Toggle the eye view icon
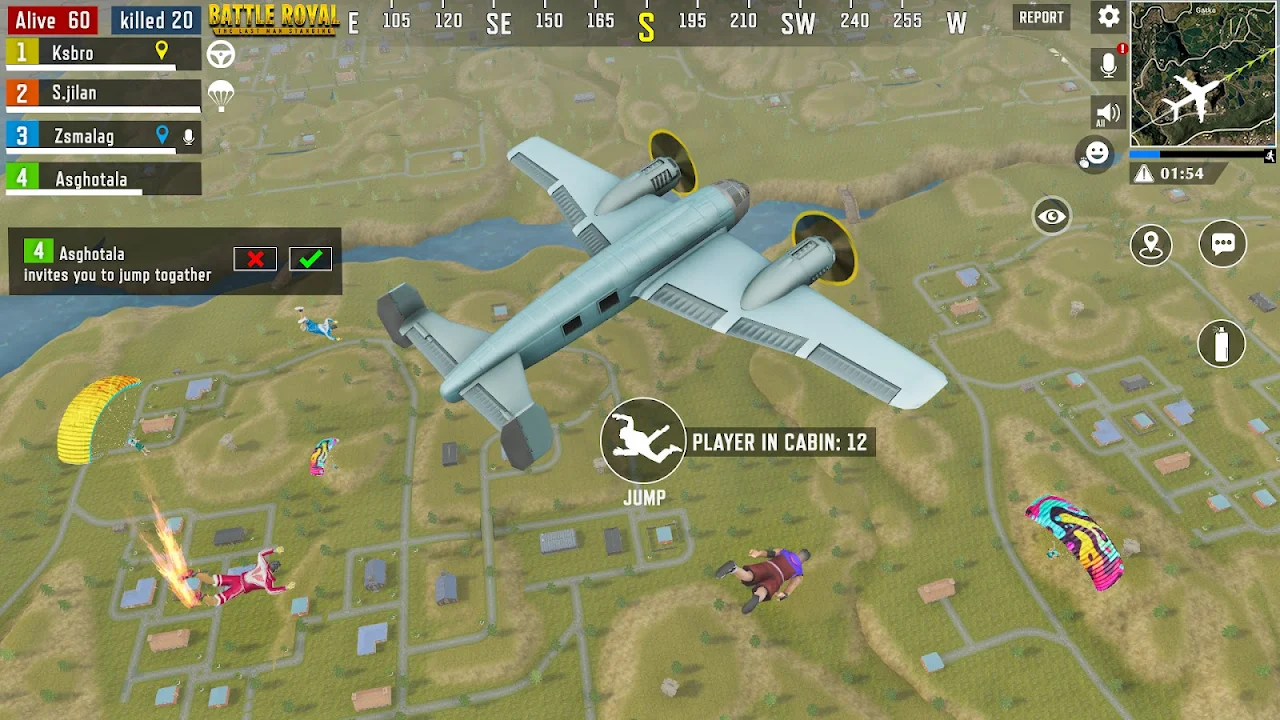The height and width of the screenshot is (720, 1280). pyautogui.click(x=1051, y=216)
